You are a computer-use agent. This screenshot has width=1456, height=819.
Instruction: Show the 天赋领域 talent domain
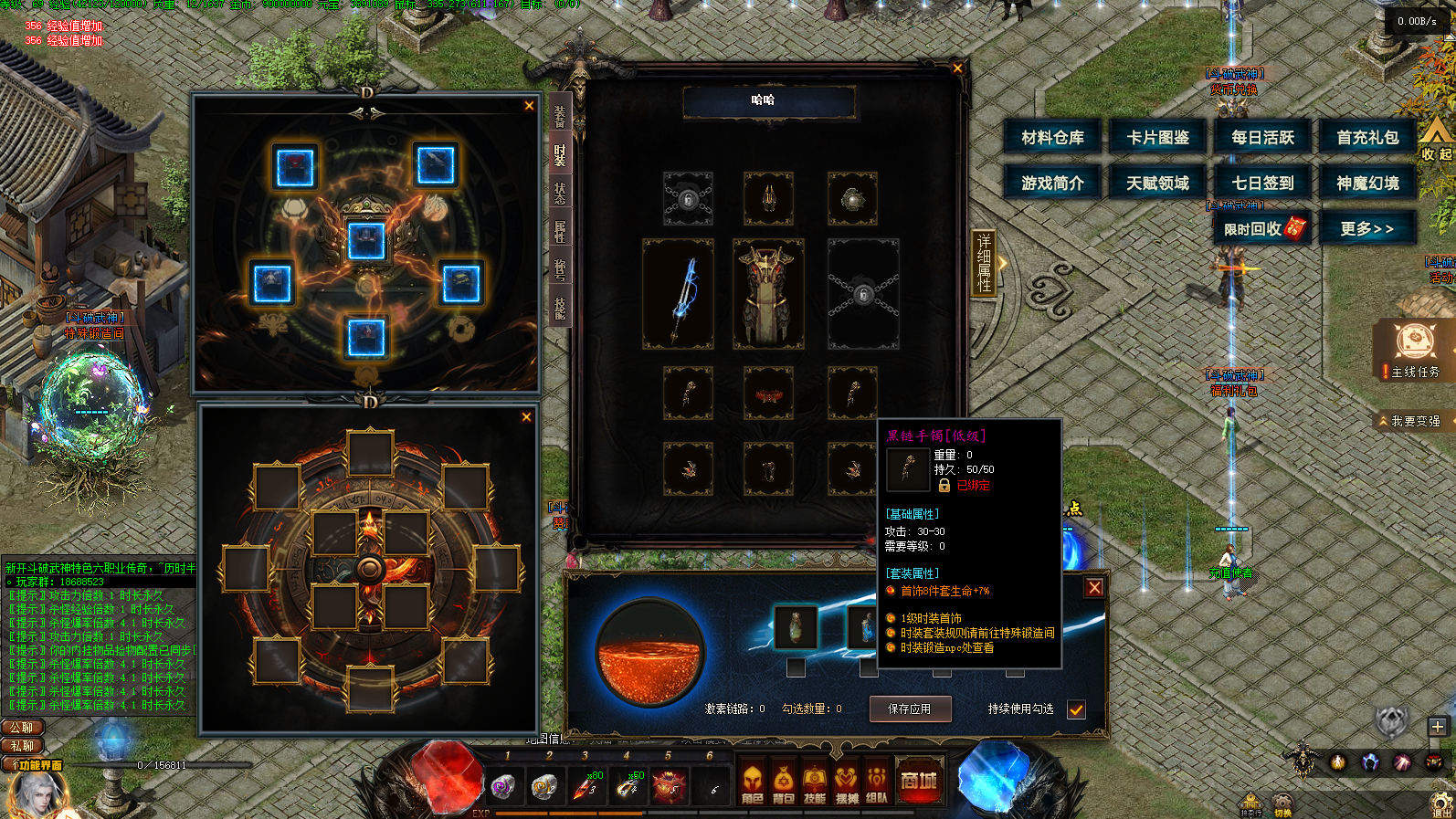[1157, 183]
